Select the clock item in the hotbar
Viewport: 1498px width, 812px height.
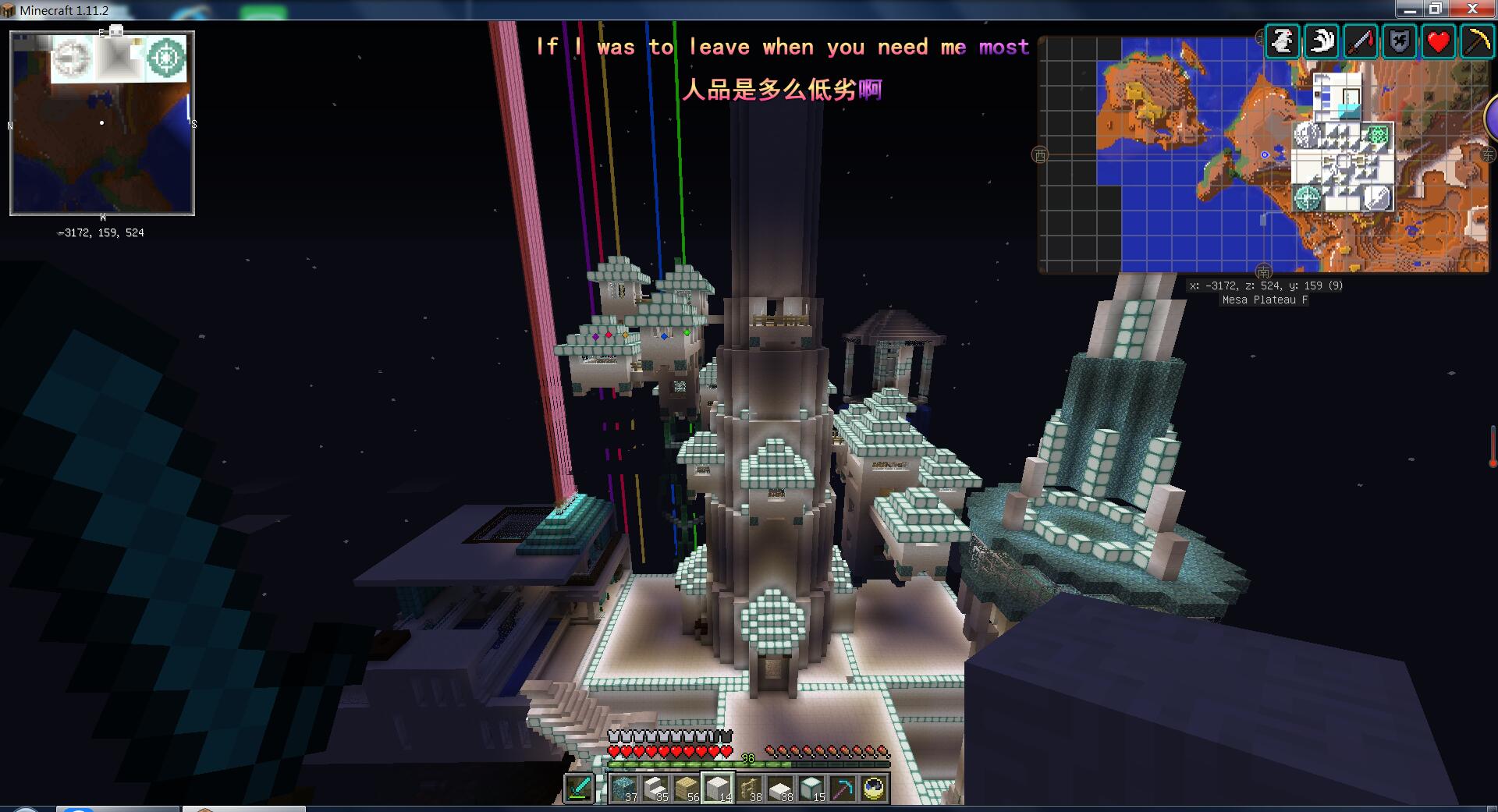pyautogui.click(x=874, y=788)
